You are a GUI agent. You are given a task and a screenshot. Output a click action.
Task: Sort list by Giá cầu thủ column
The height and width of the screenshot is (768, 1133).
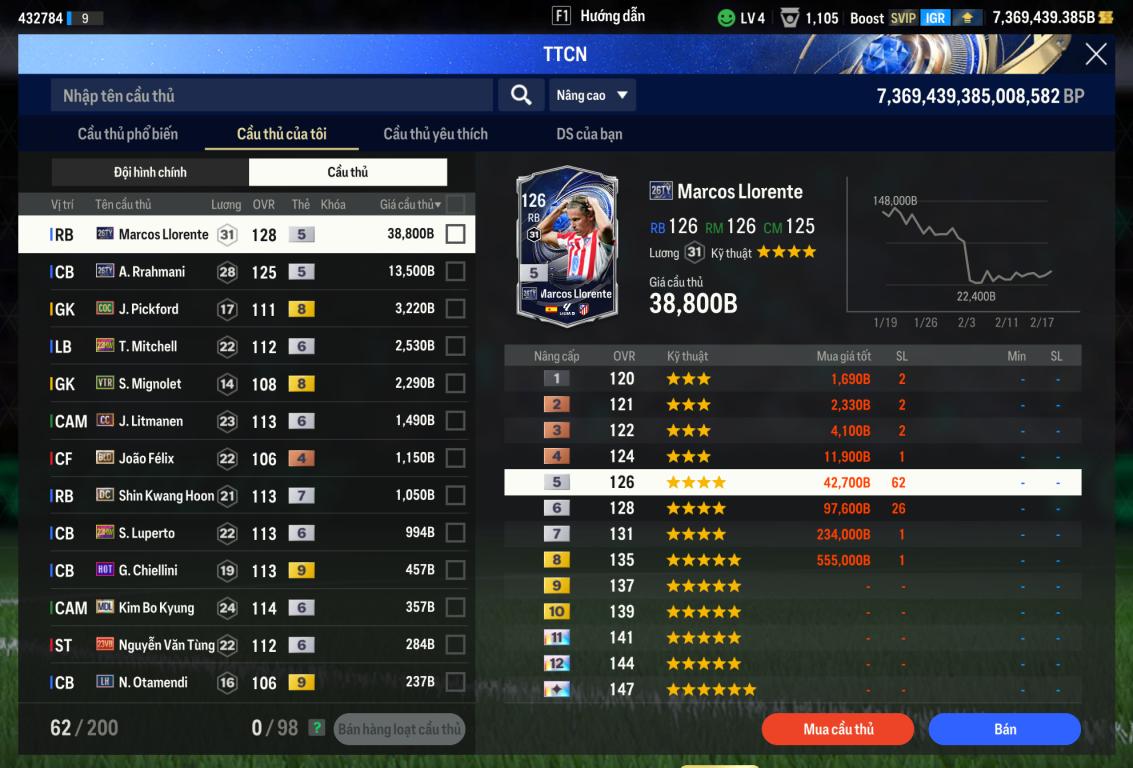click(410, 204)
